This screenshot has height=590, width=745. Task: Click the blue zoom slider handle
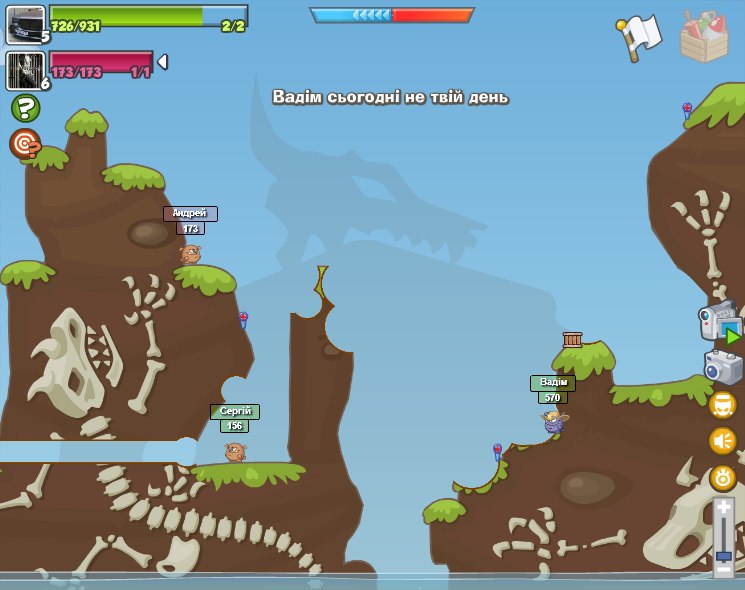click(723, 554)
